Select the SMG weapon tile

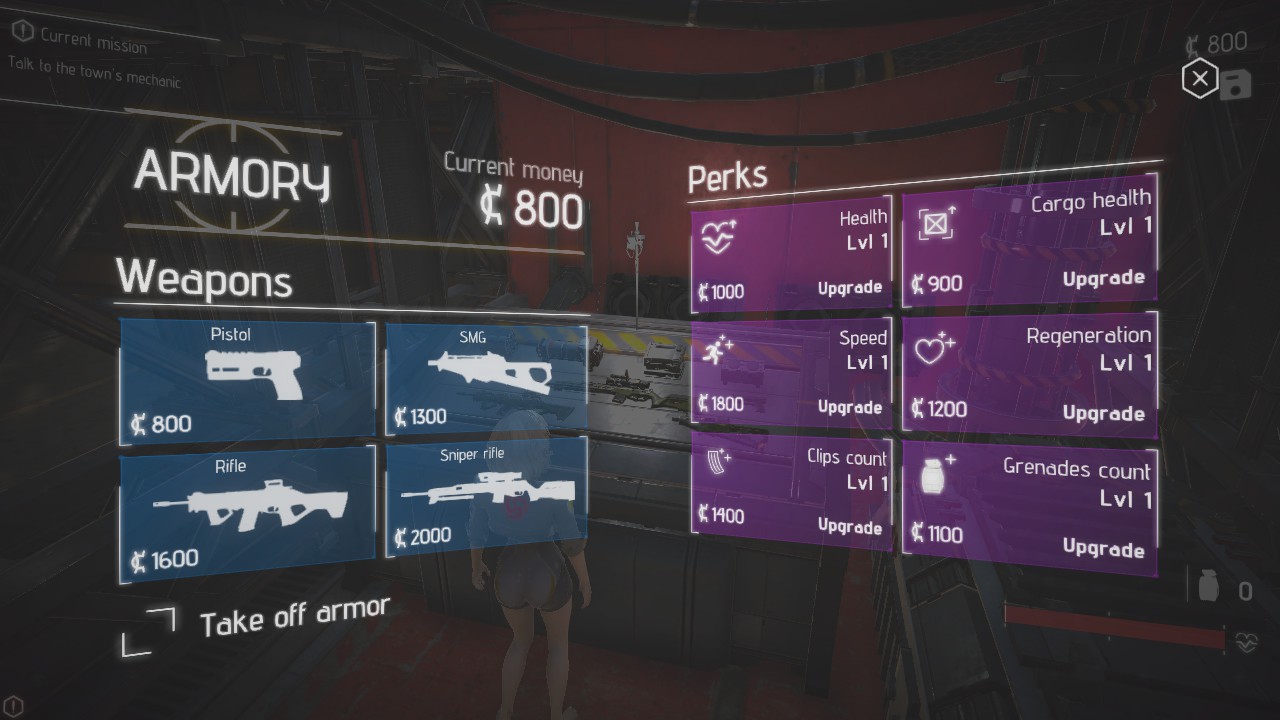click(x=486, y=377)
